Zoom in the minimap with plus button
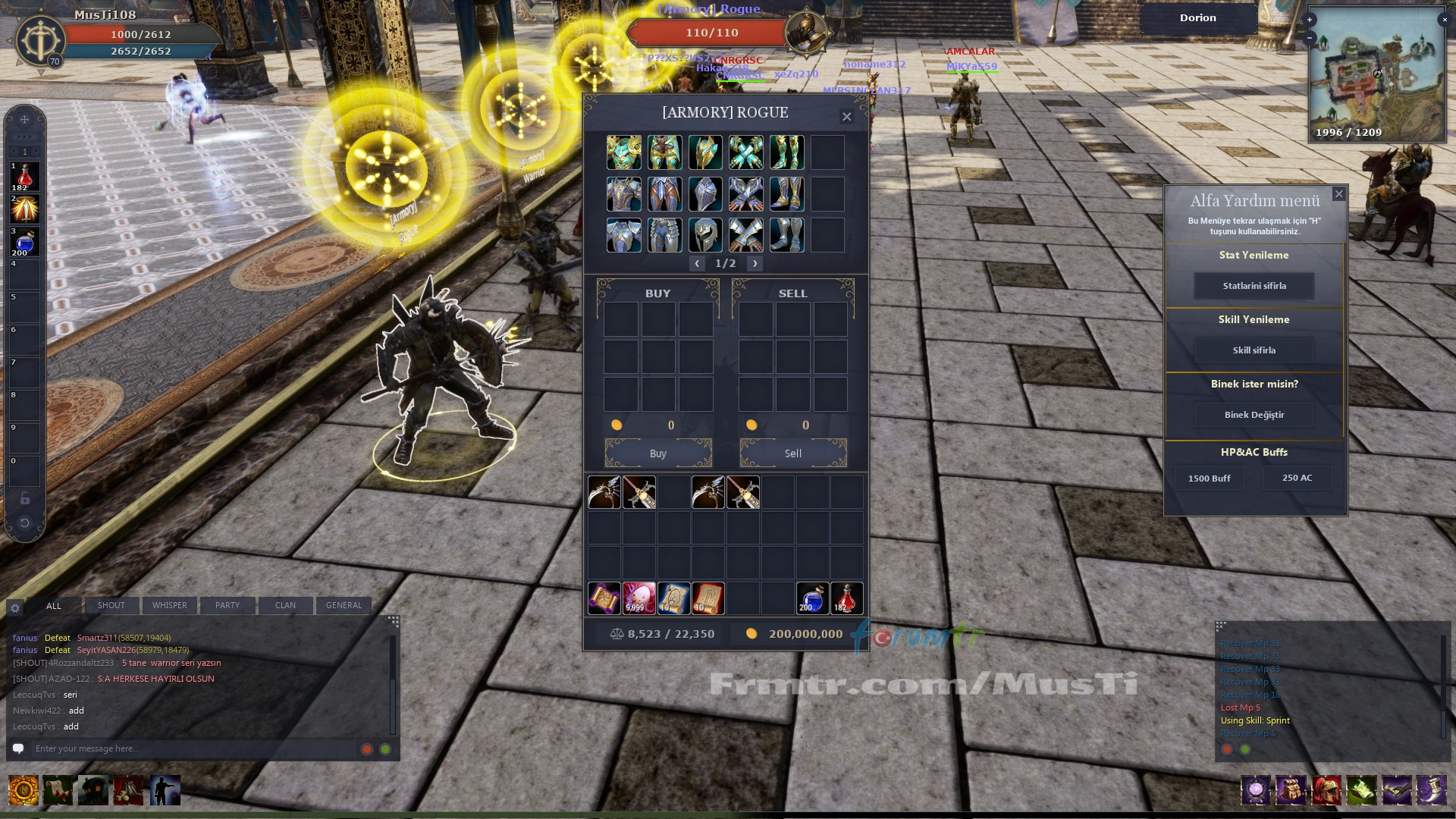1456x819 pixels. click(1310, 20)
